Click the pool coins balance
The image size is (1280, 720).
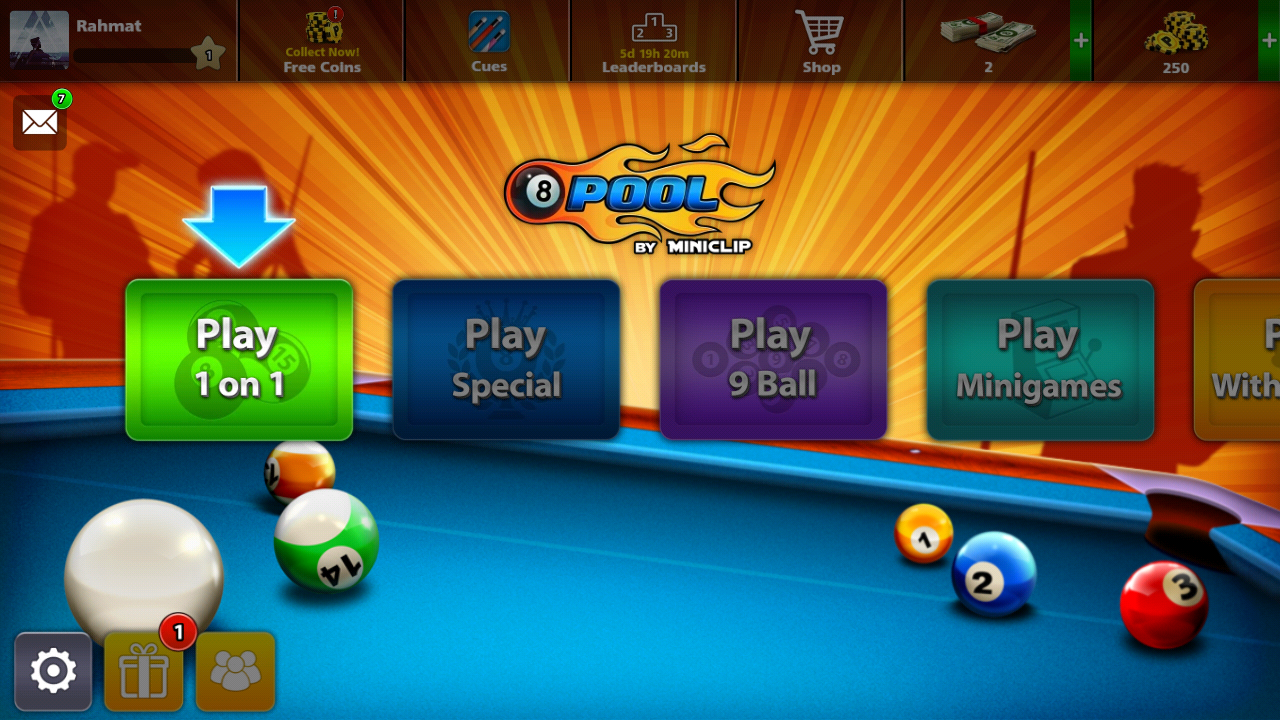1175,41
